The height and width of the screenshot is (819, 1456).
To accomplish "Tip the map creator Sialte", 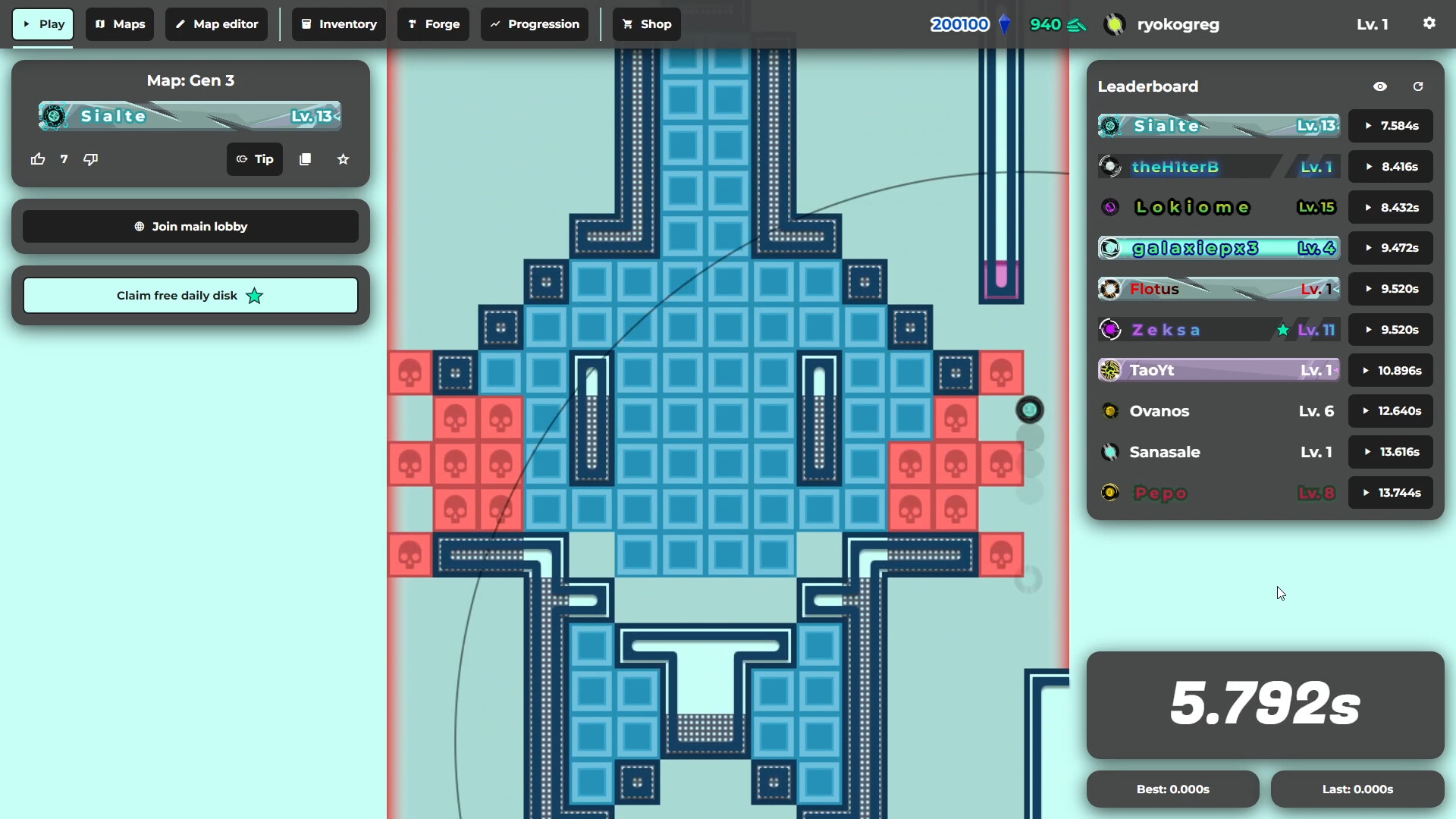I will point(254,159).
